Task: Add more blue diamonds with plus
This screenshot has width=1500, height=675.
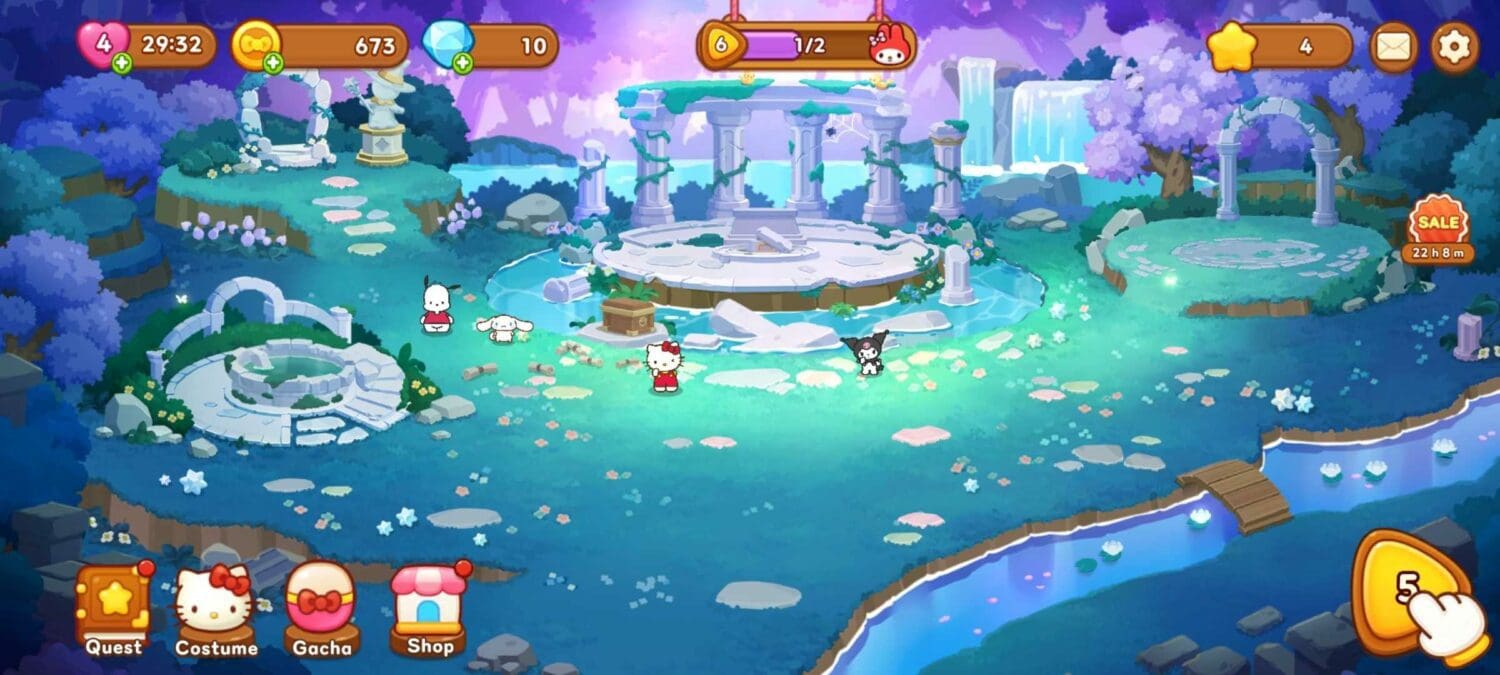Action: 462,64
